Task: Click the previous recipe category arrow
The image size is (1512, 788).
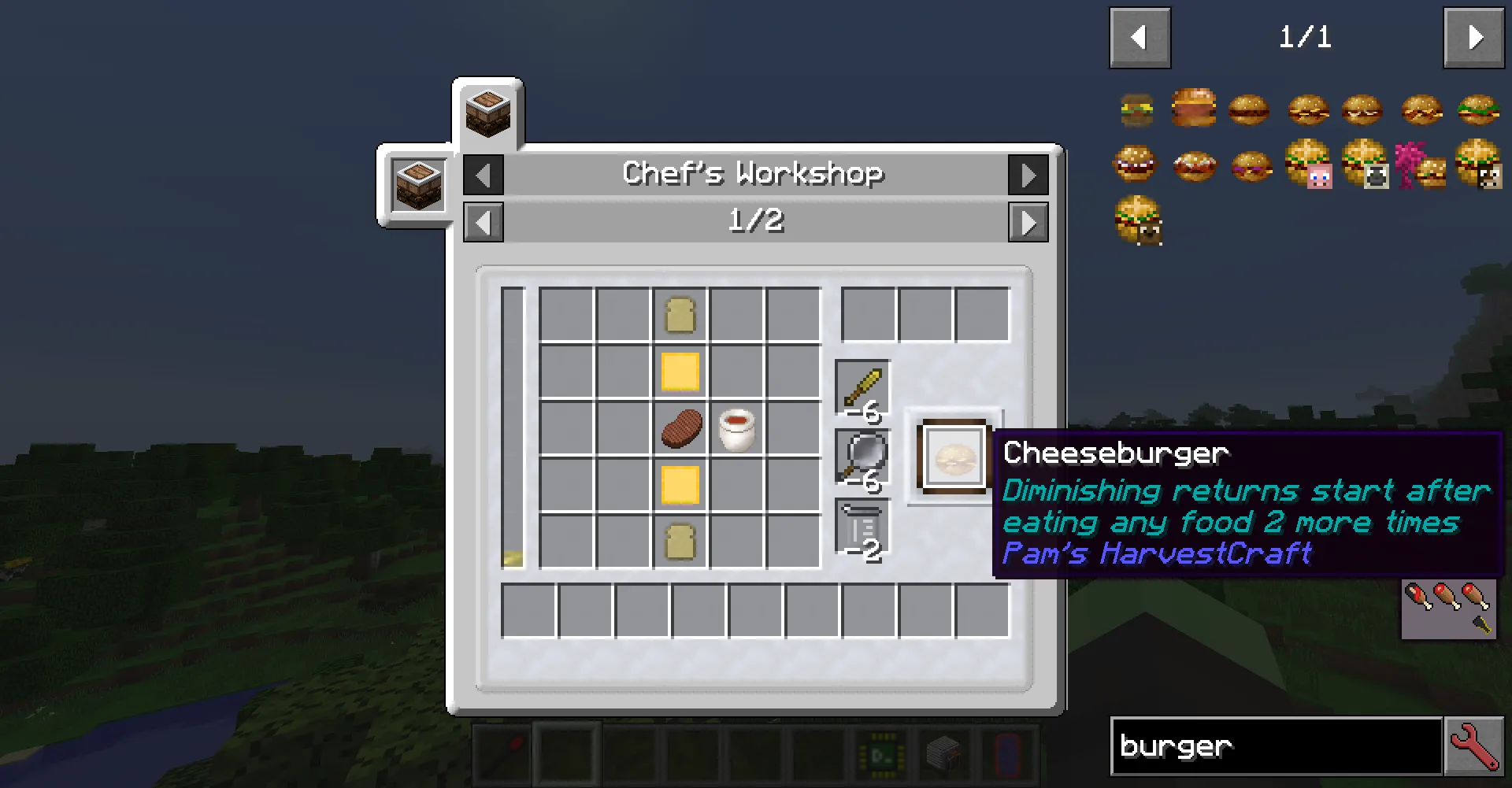Action: coord(484,175)
